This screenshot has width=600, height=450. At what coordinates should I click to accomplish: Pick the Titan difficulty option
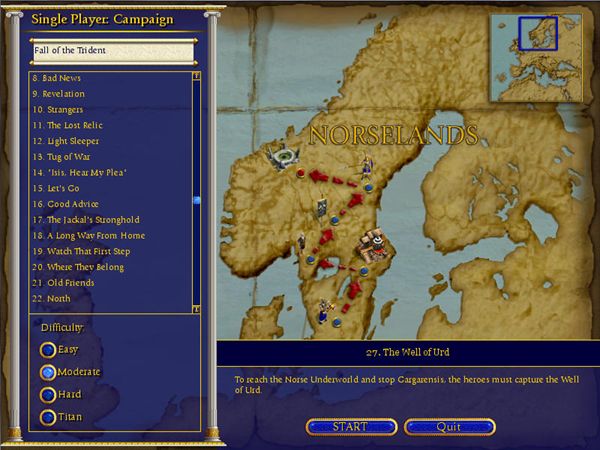tap(47, 416)
